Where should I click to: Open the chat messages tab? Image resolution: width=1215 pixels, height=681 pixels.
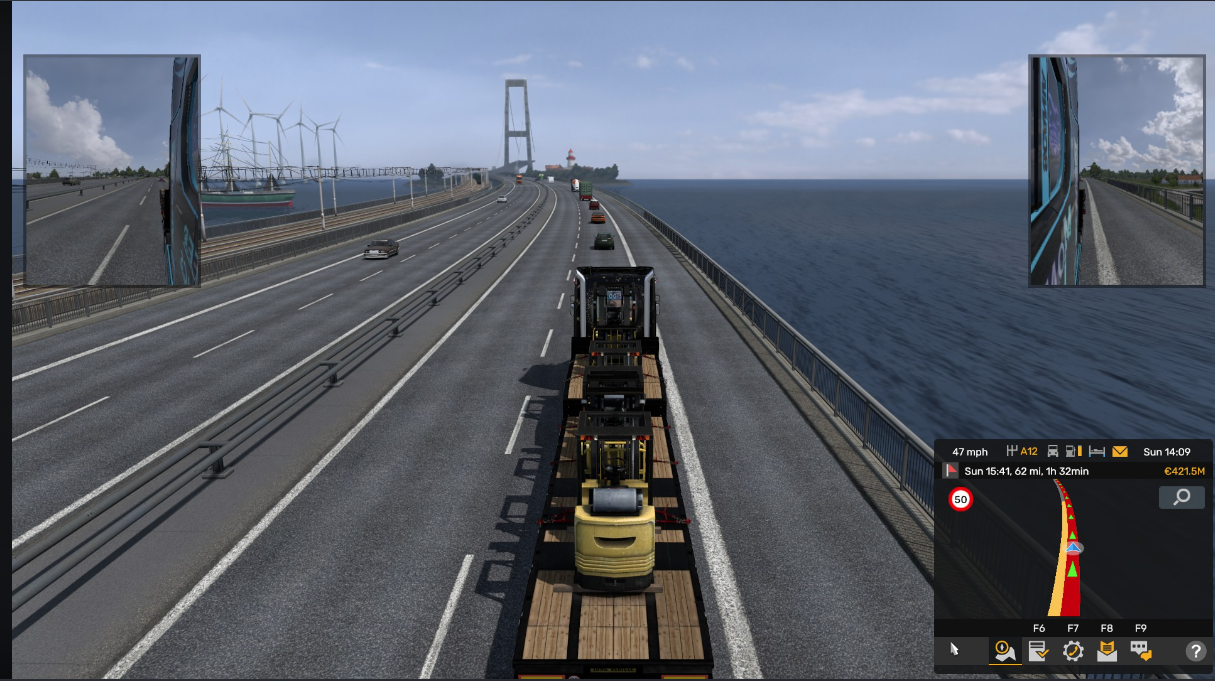point(1141,651)
